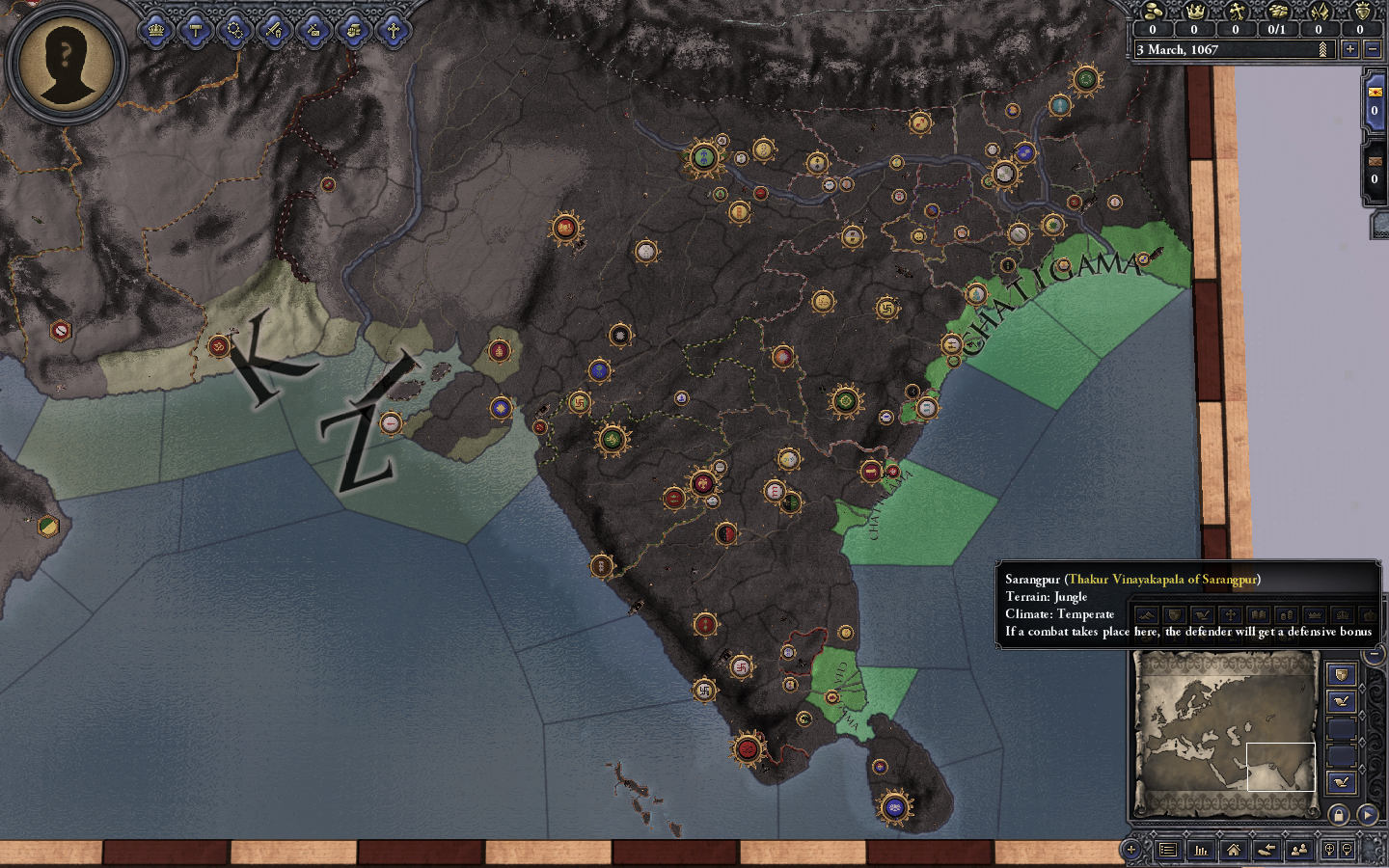Increase game speed with the plus button
This screenshot has height=868, width=1389.
pos(1349,49)
